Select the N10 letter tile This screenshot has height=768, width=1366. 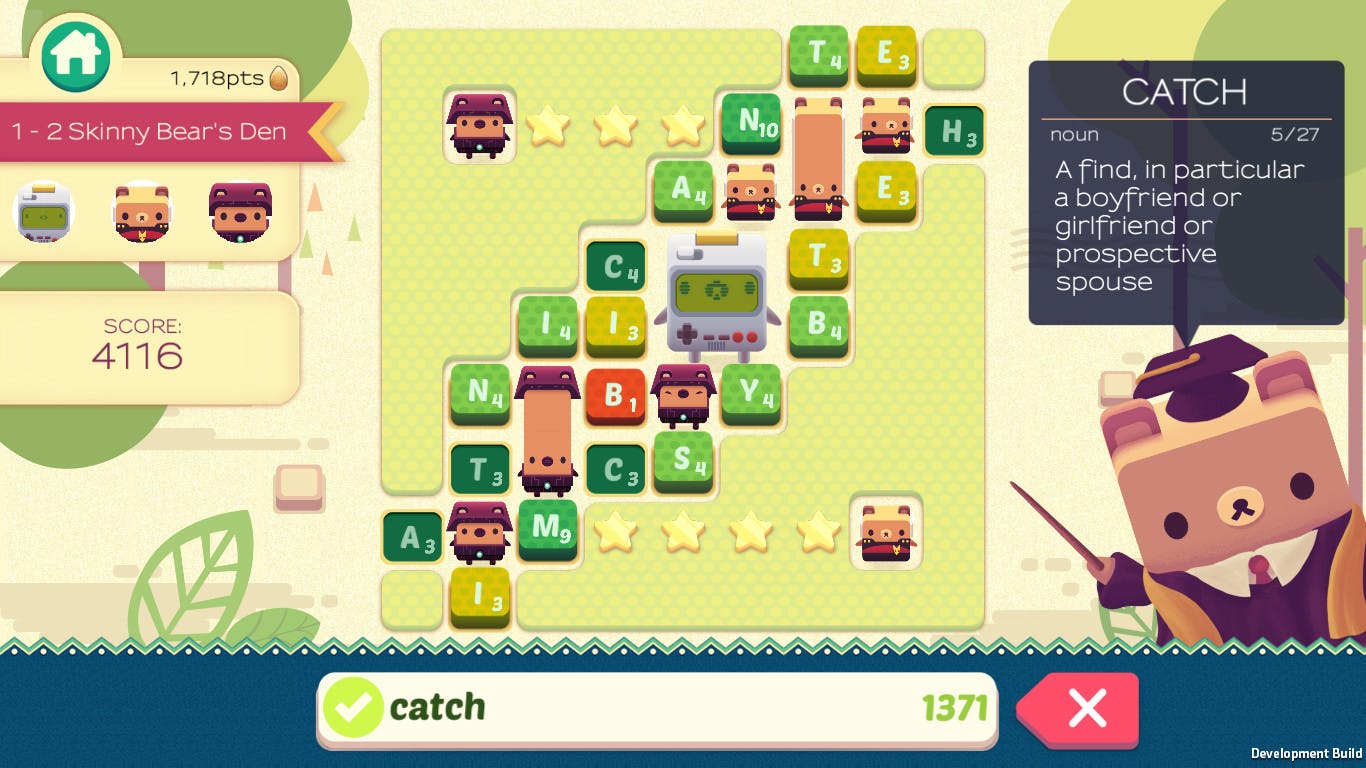click(751, 124)
